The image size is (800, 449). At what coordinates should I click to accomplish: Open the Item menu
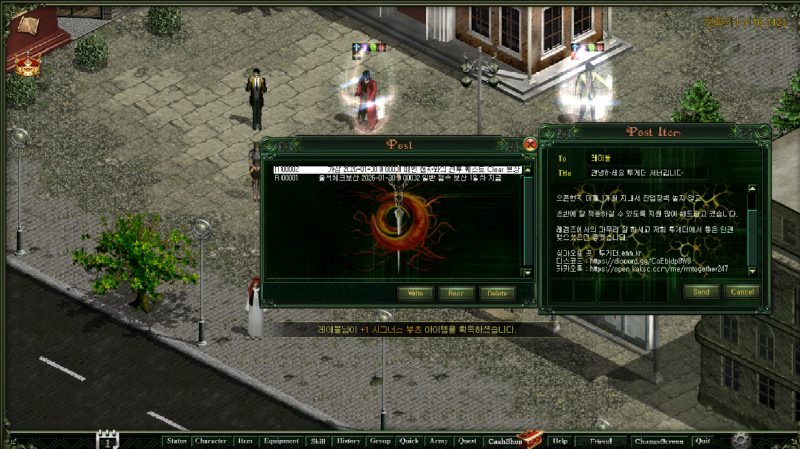(245, 440)
